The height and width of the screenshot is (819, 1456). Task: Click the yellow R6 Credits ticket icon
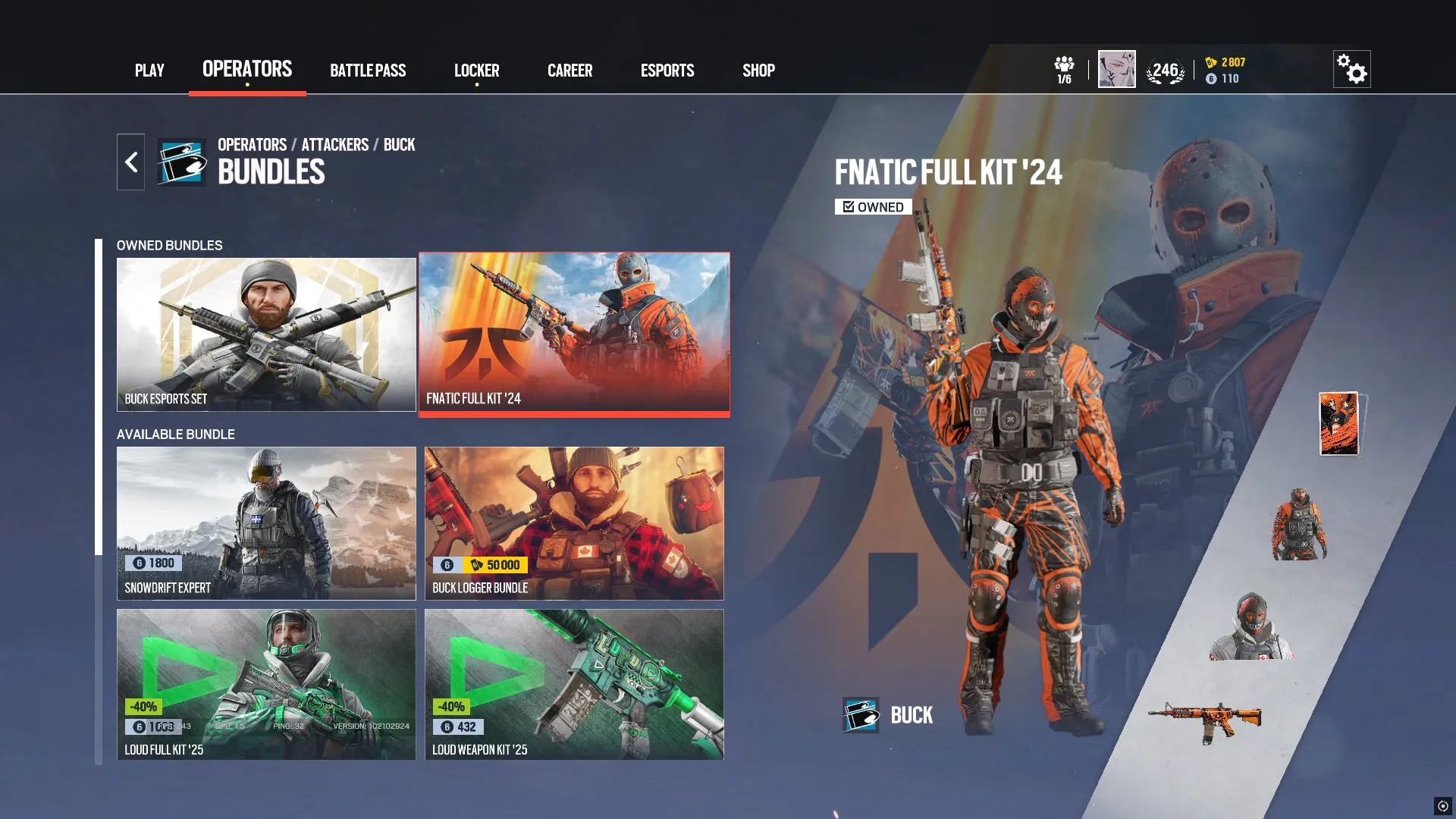(1211, 64)
